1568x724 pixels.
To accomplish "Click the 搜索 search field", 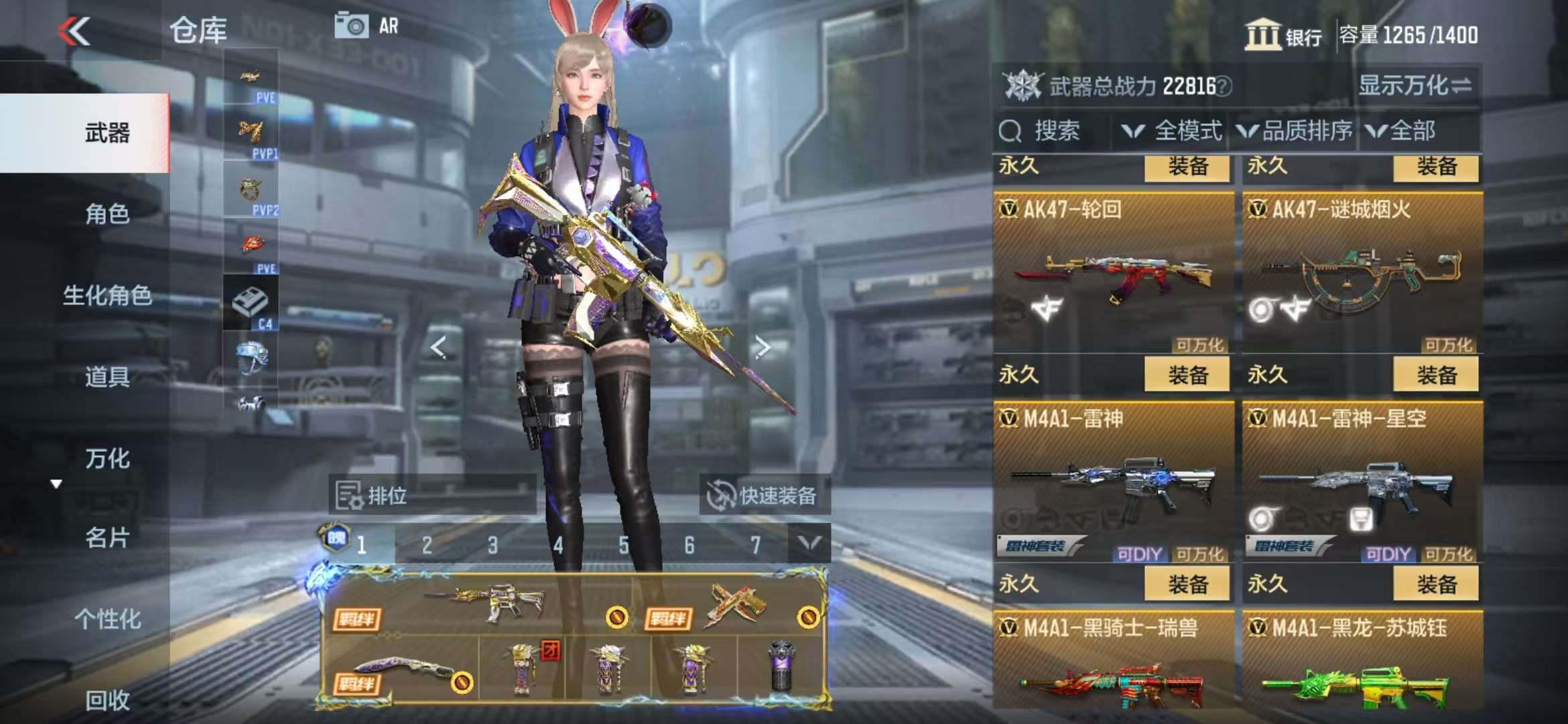I will (1055, 131).
